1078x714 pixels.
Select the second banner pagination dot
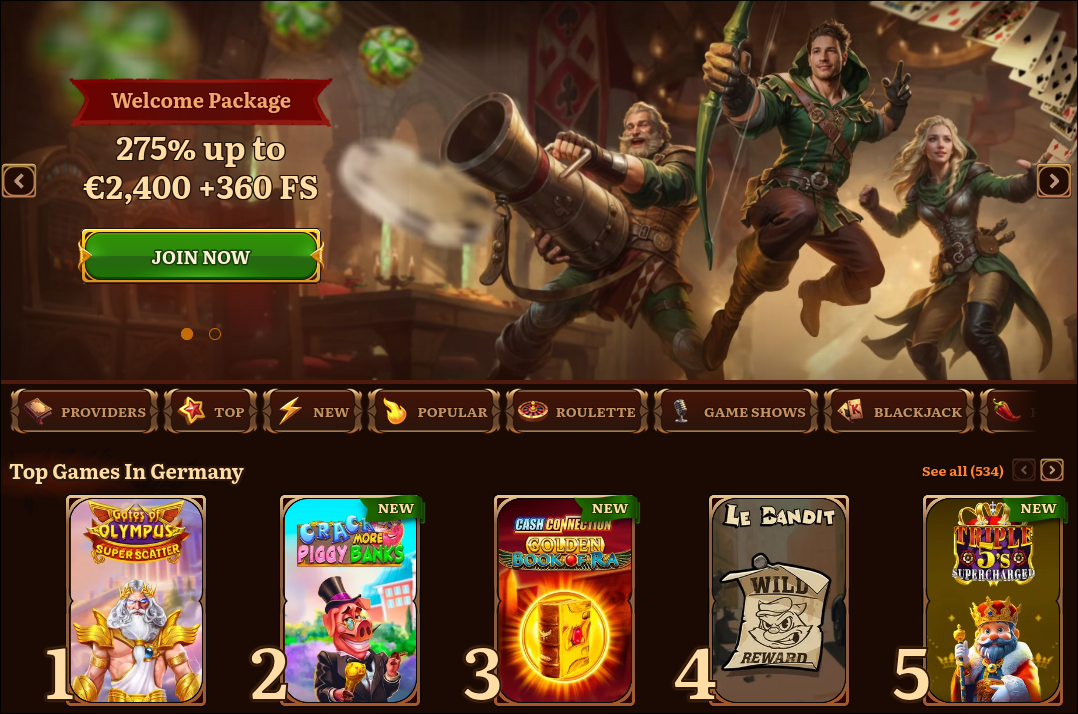click(x=215, y=334)
